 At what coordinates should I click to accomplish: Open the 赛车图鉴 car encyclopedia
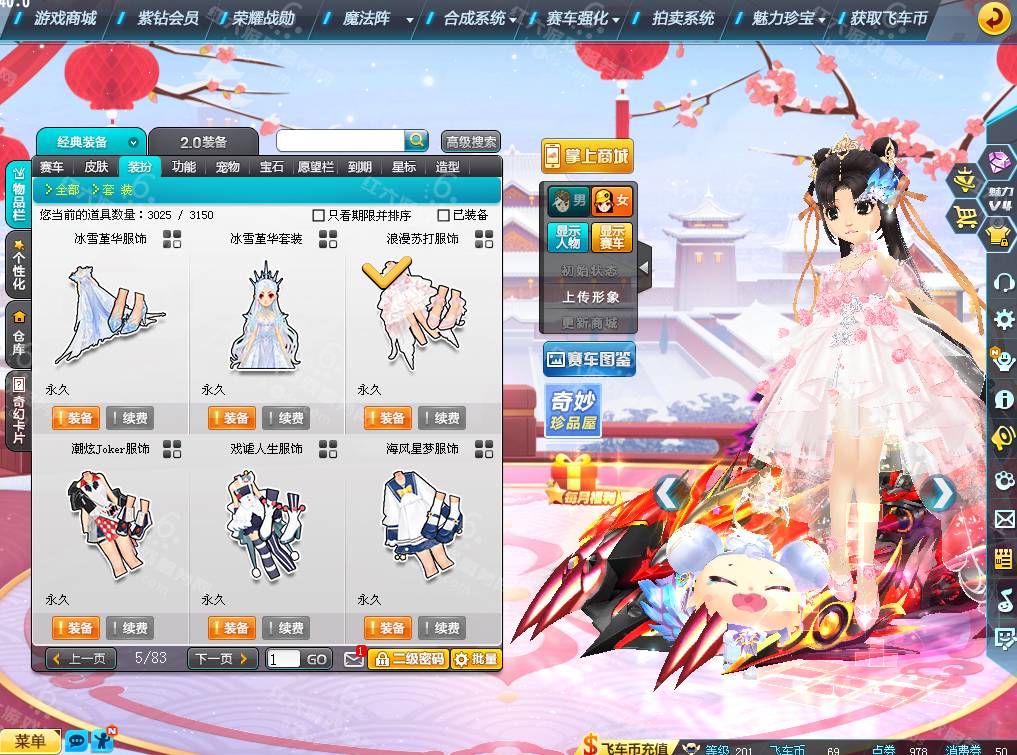[x=589, y=360]
